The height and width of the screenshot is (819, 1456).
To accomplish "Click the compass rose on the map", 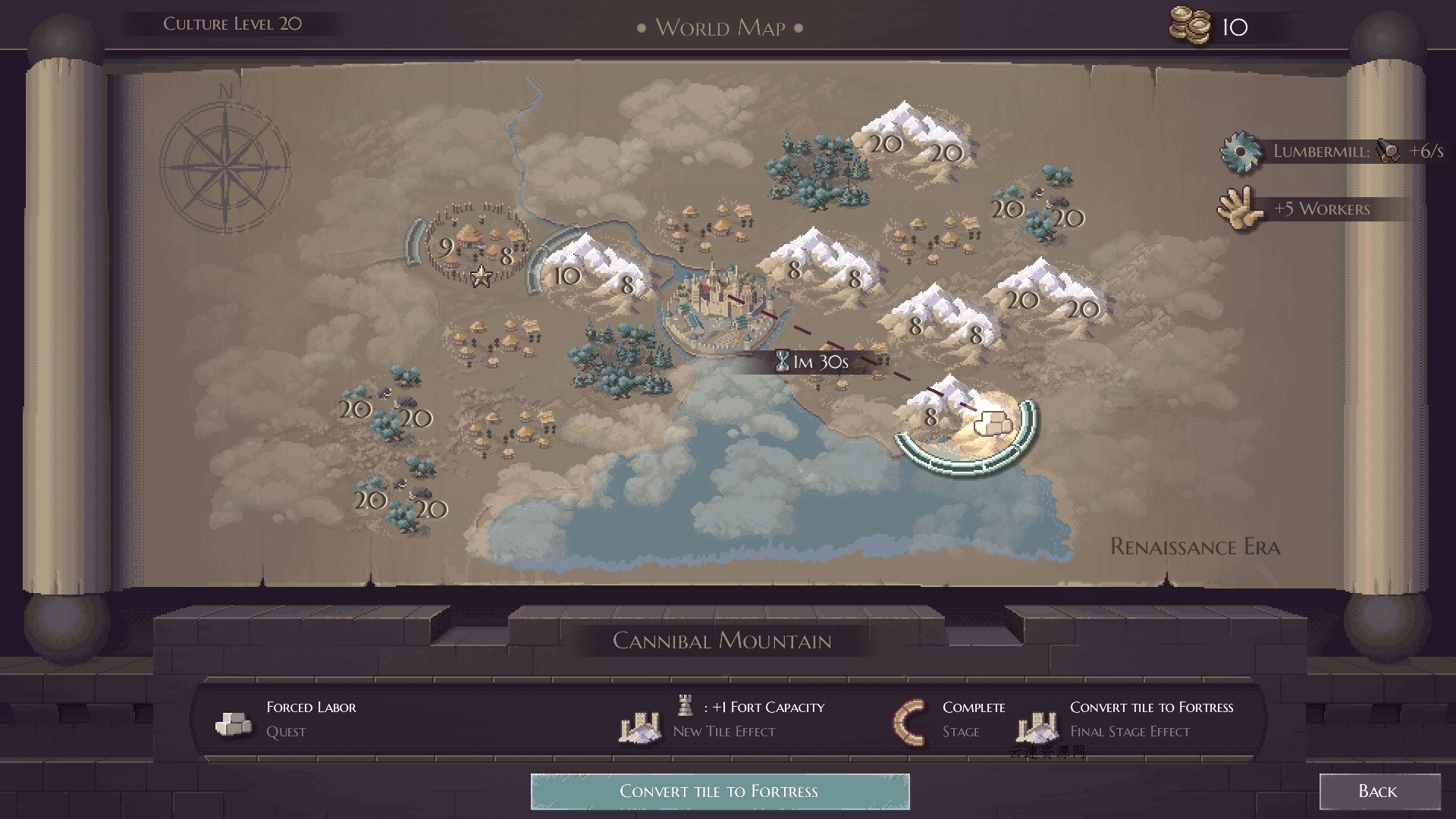I will tap(224, 167).
